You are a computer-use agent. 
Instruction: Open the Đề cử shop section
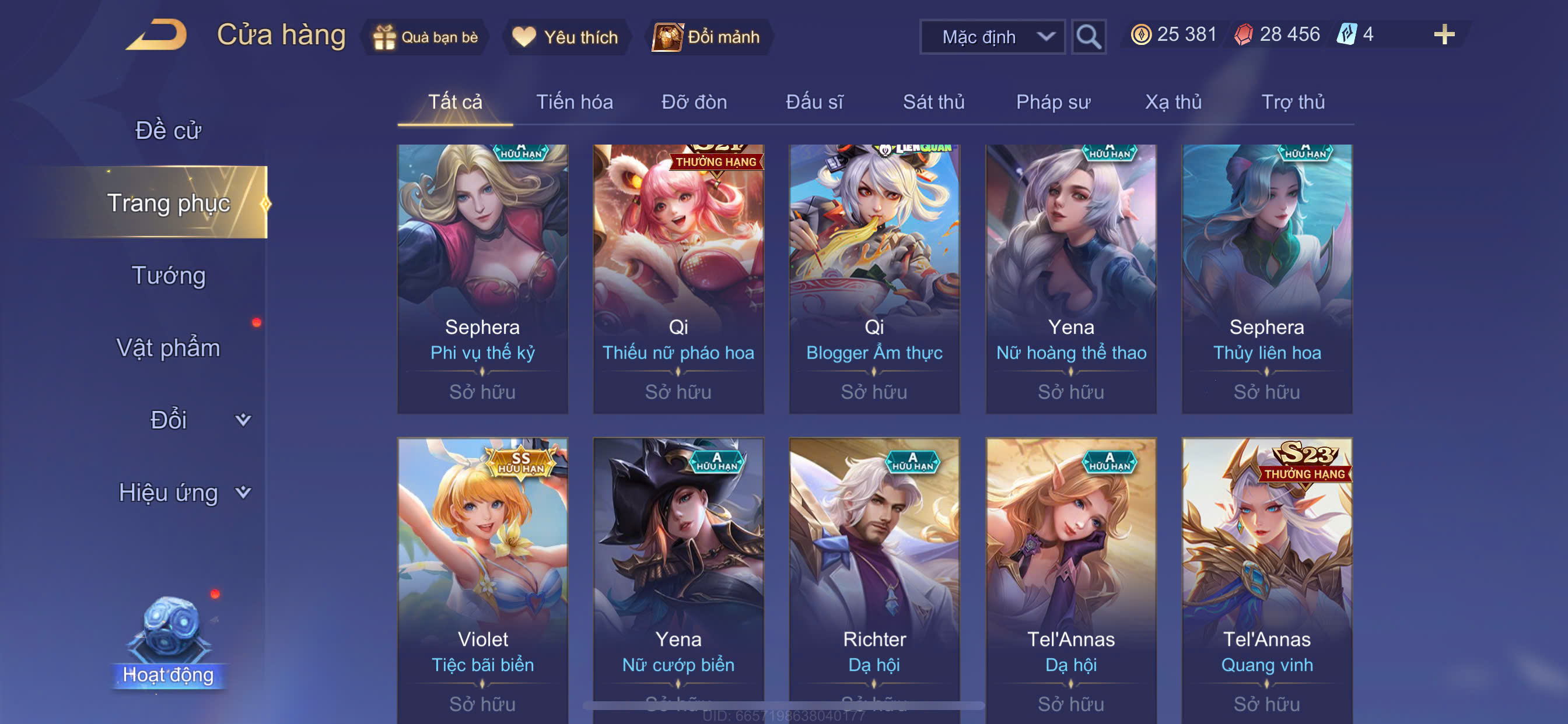(168, 130)
